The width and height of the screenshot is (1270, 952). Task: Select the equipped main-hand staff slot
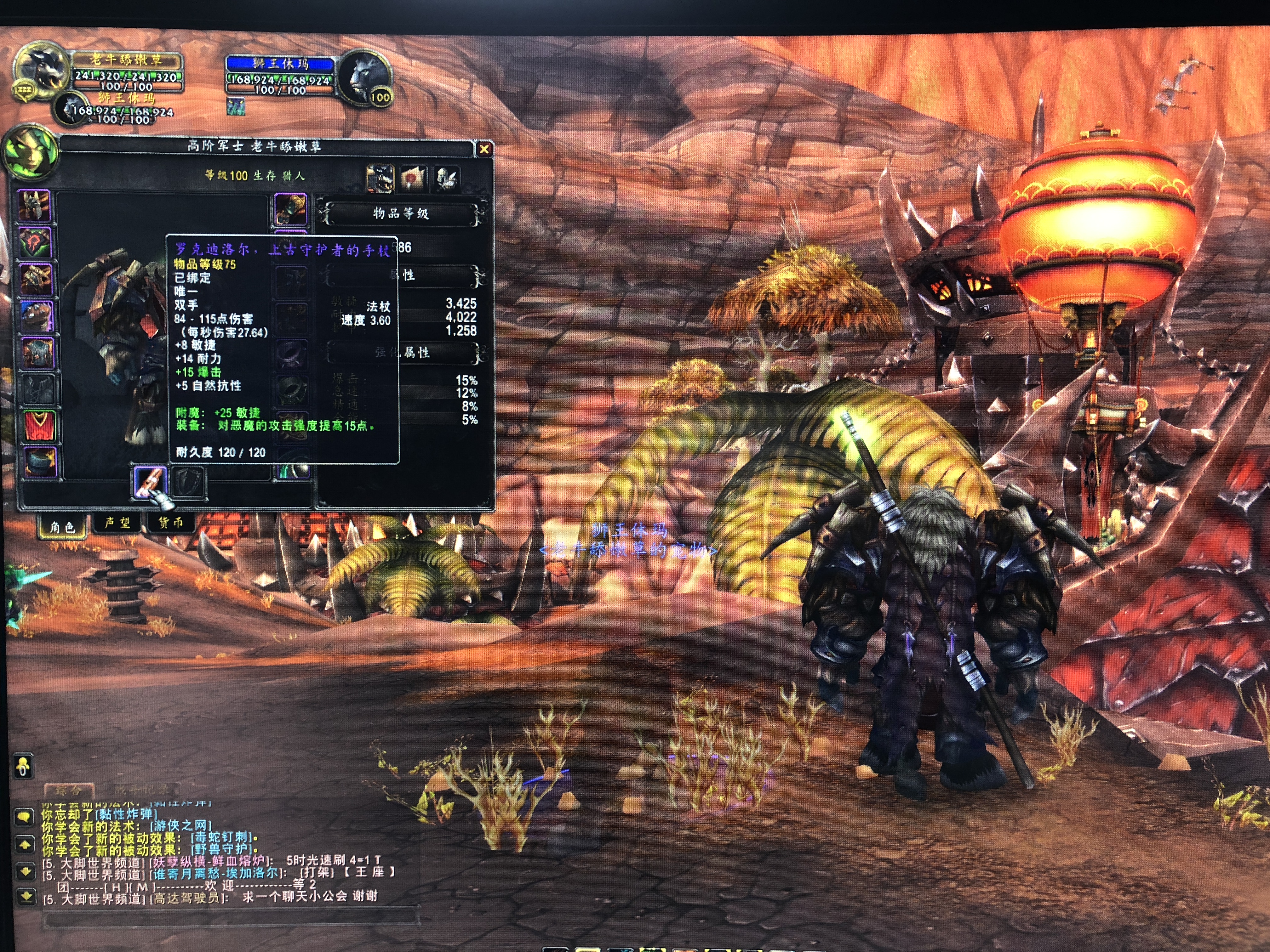[x=151, y=482]
